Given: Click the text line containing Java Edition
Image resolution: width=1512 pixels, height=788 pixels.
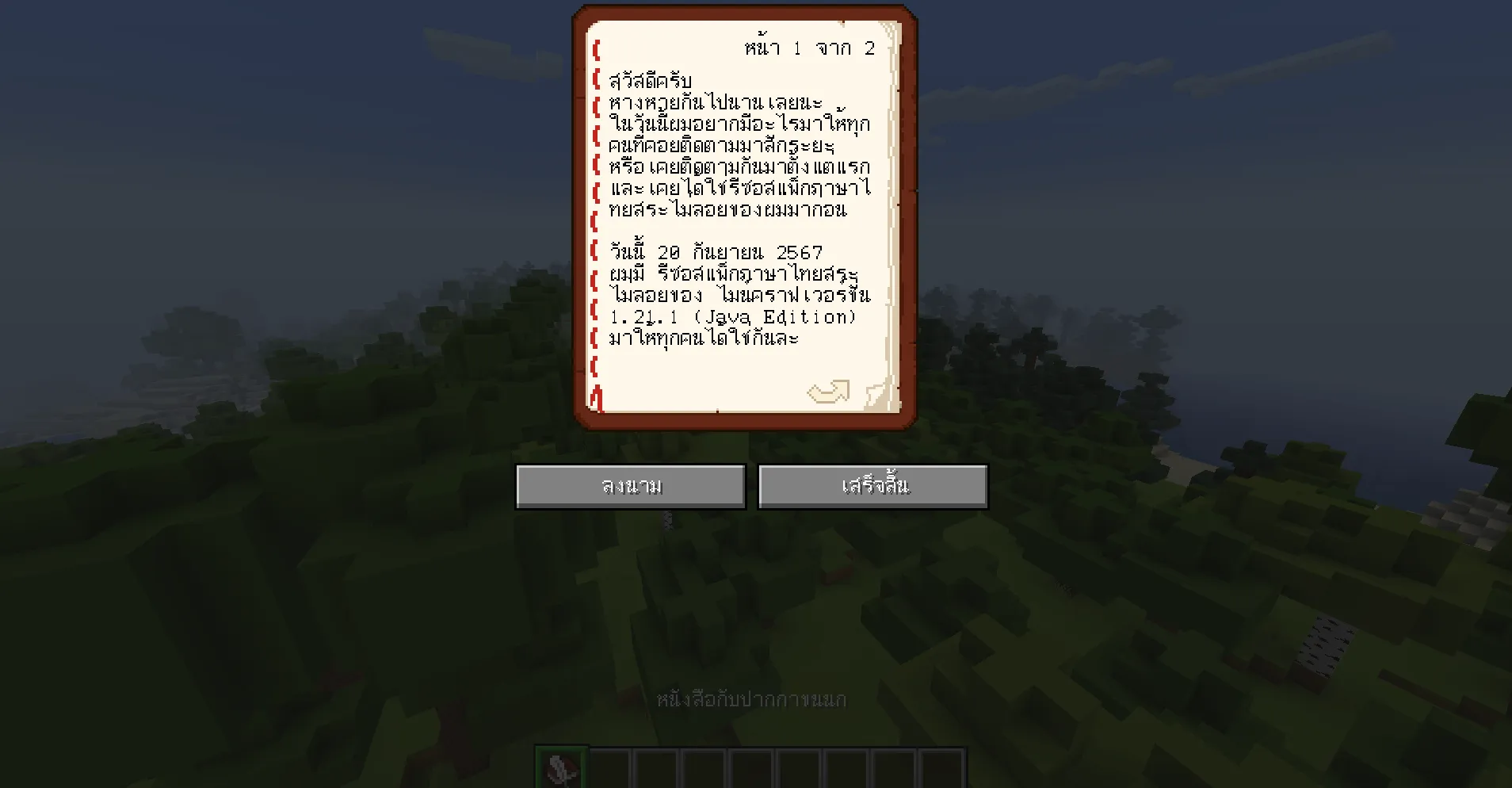Looking at the screenshot, I should [x=733, y=316].
